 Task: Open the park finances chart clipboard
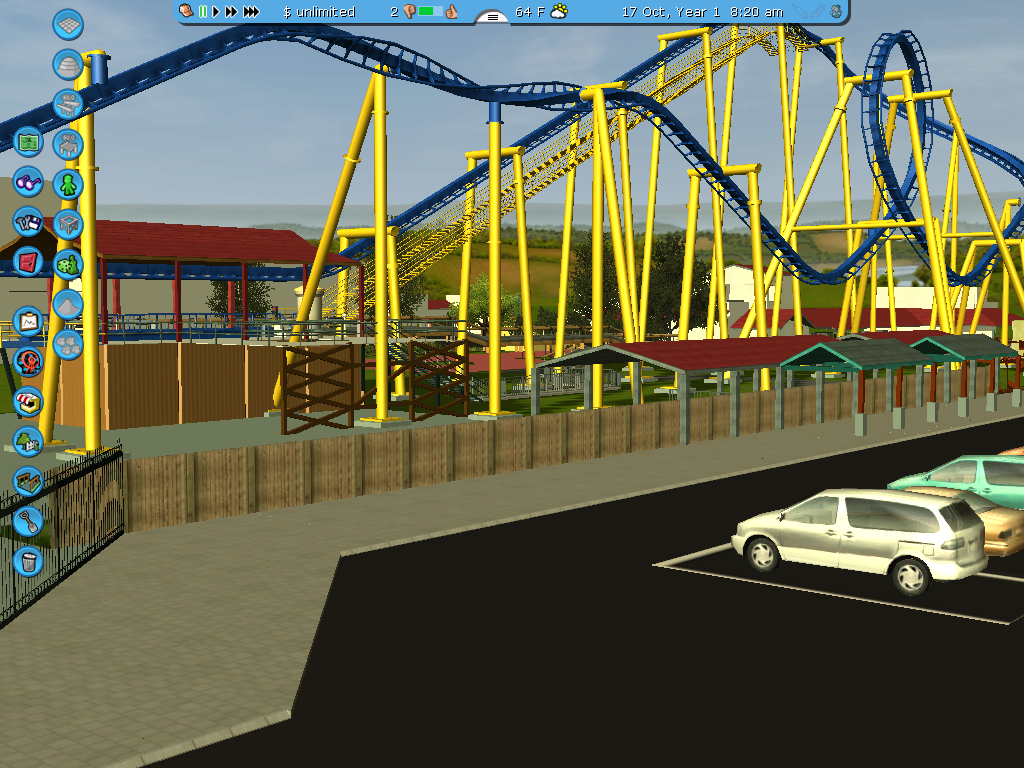pos(28,321)
